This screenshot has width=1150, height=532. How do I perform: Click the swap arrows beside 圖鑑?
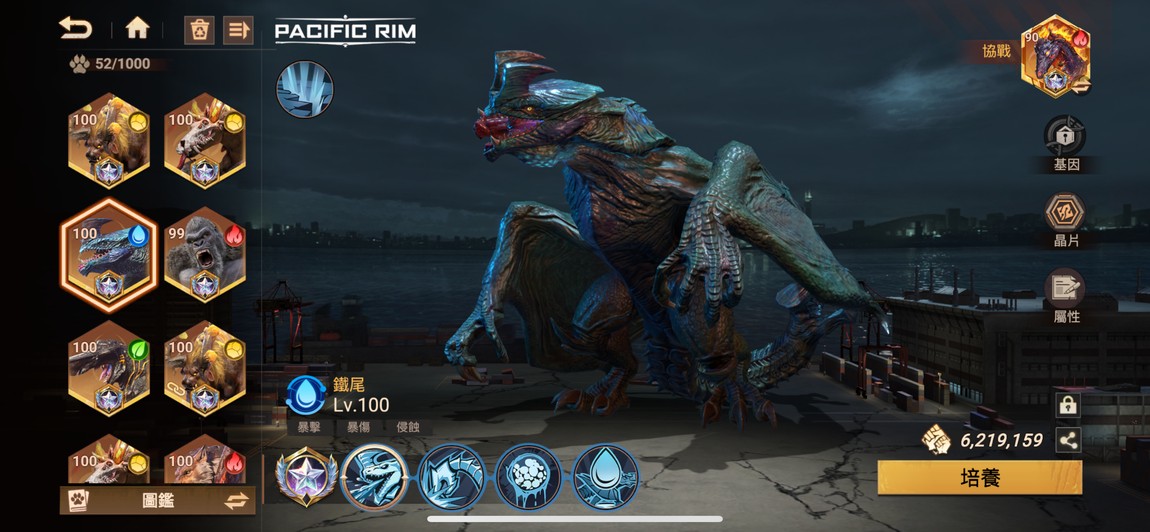236,501
